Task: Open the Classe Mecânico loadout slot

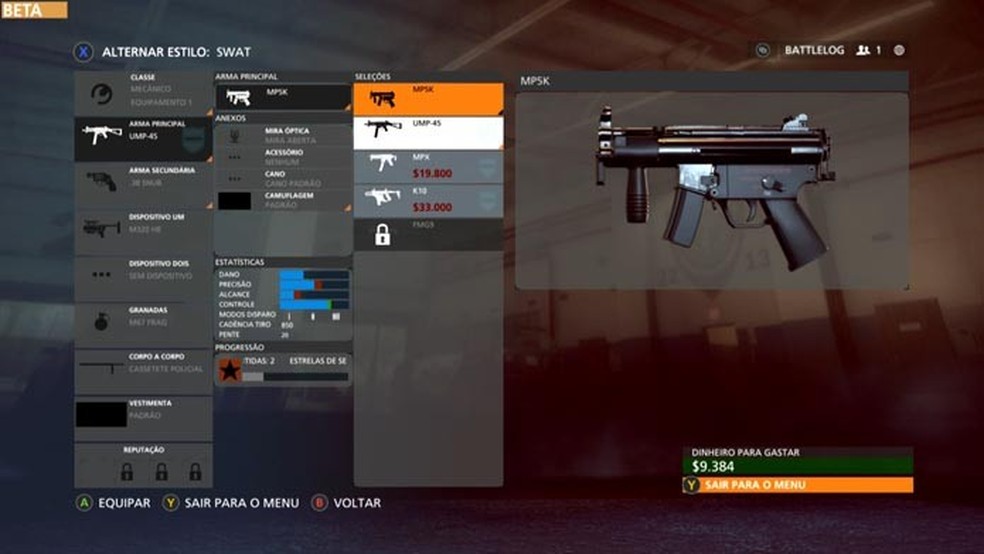Action: click(x=143, y=93)
